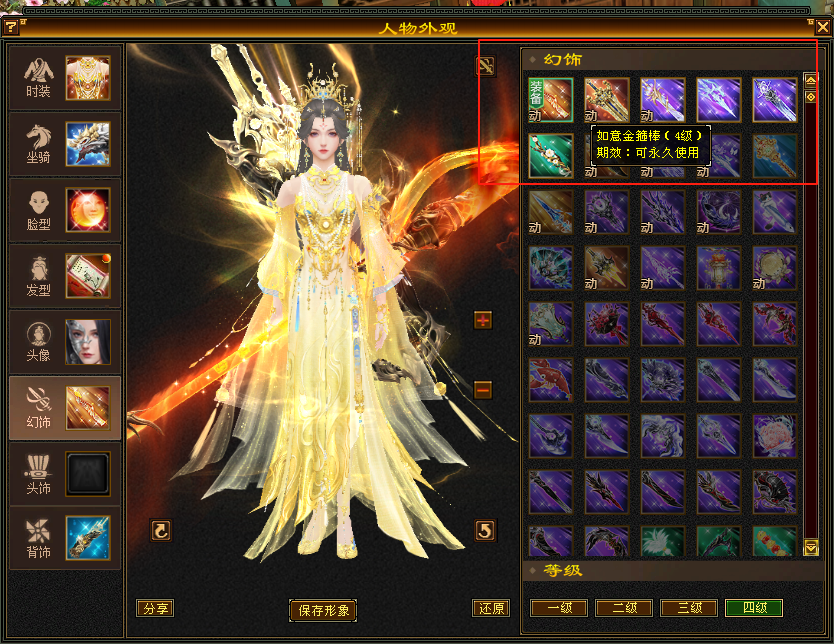Click the 分享 share button
The image size is (834, 644).
pyautogui.click(x=154, y=608)
